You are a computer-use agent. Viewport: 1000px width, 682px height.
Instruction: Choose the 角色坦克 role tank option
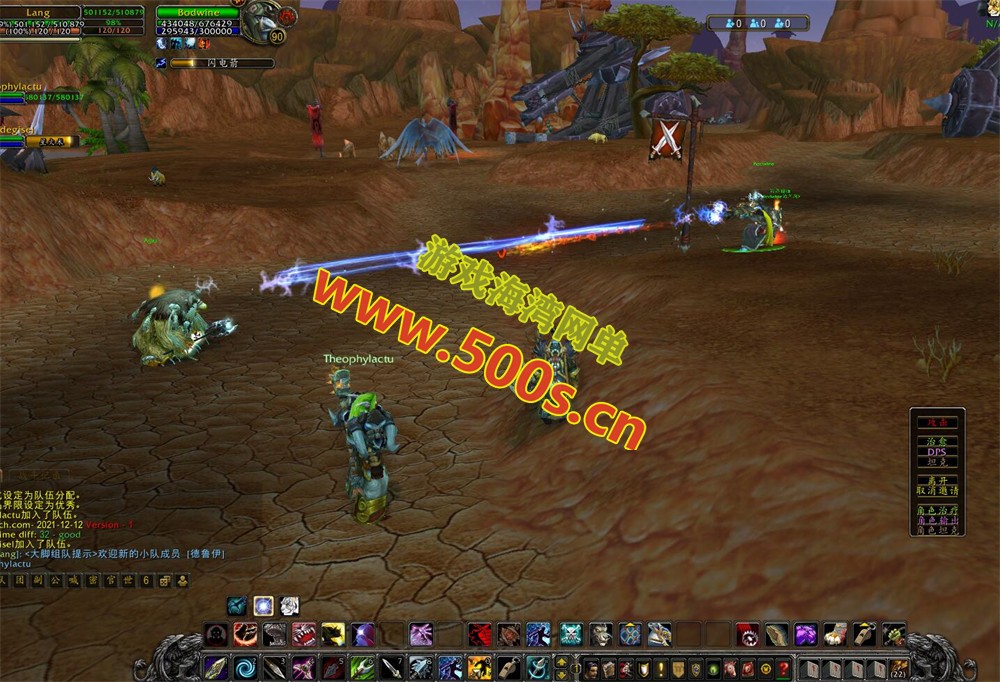point(937,530)
